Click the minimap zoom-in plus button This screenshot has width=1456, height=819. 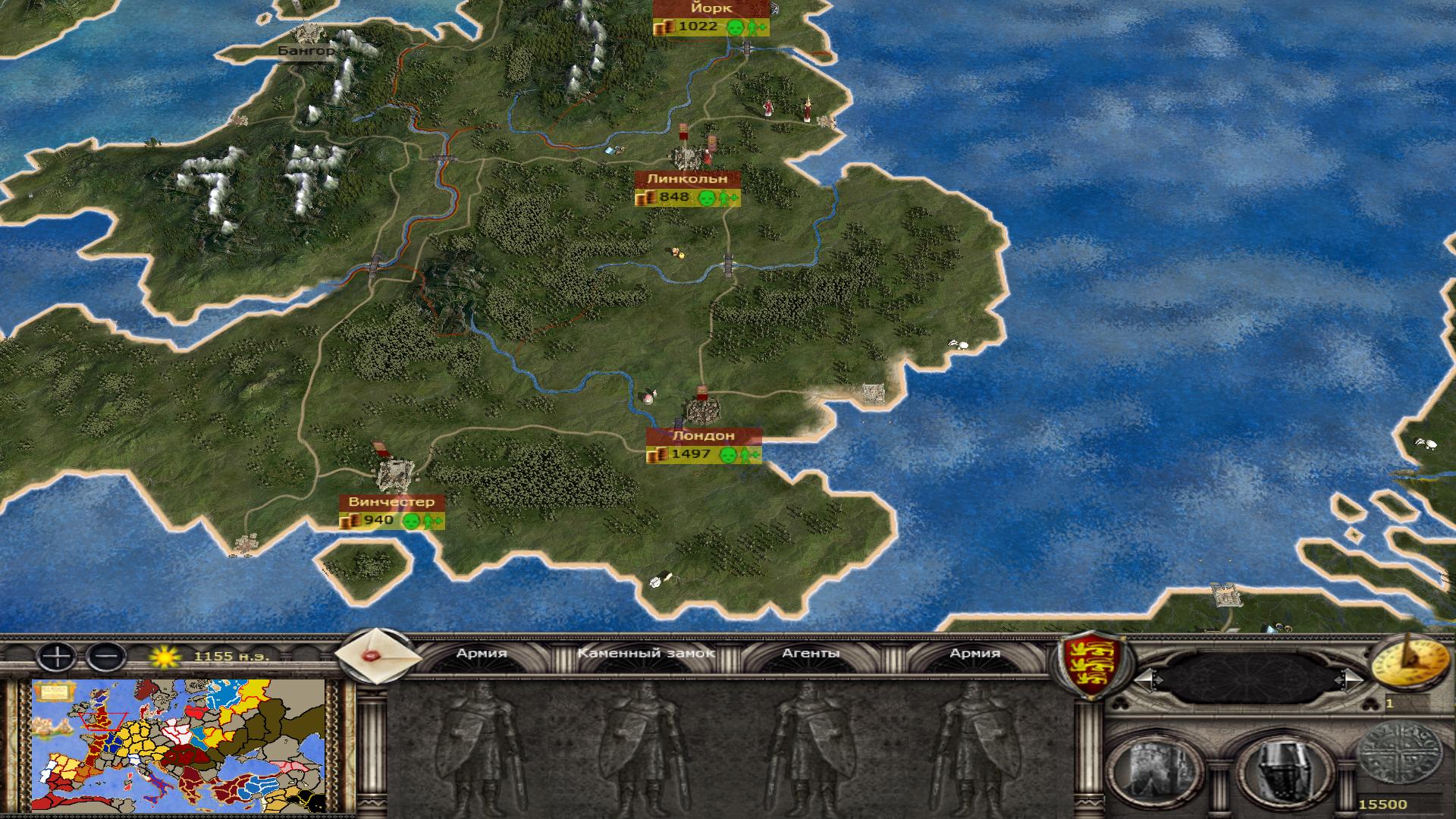(x=57, y=656)
